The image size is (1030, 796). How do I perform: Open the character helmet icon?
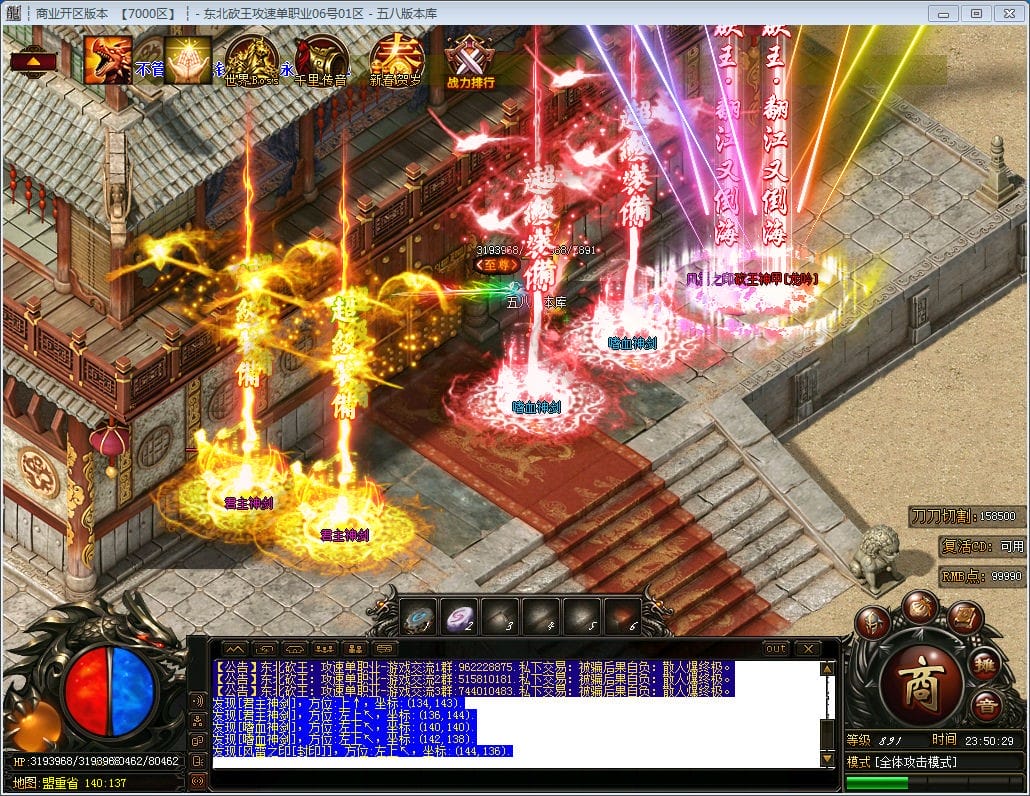(874, 620)
